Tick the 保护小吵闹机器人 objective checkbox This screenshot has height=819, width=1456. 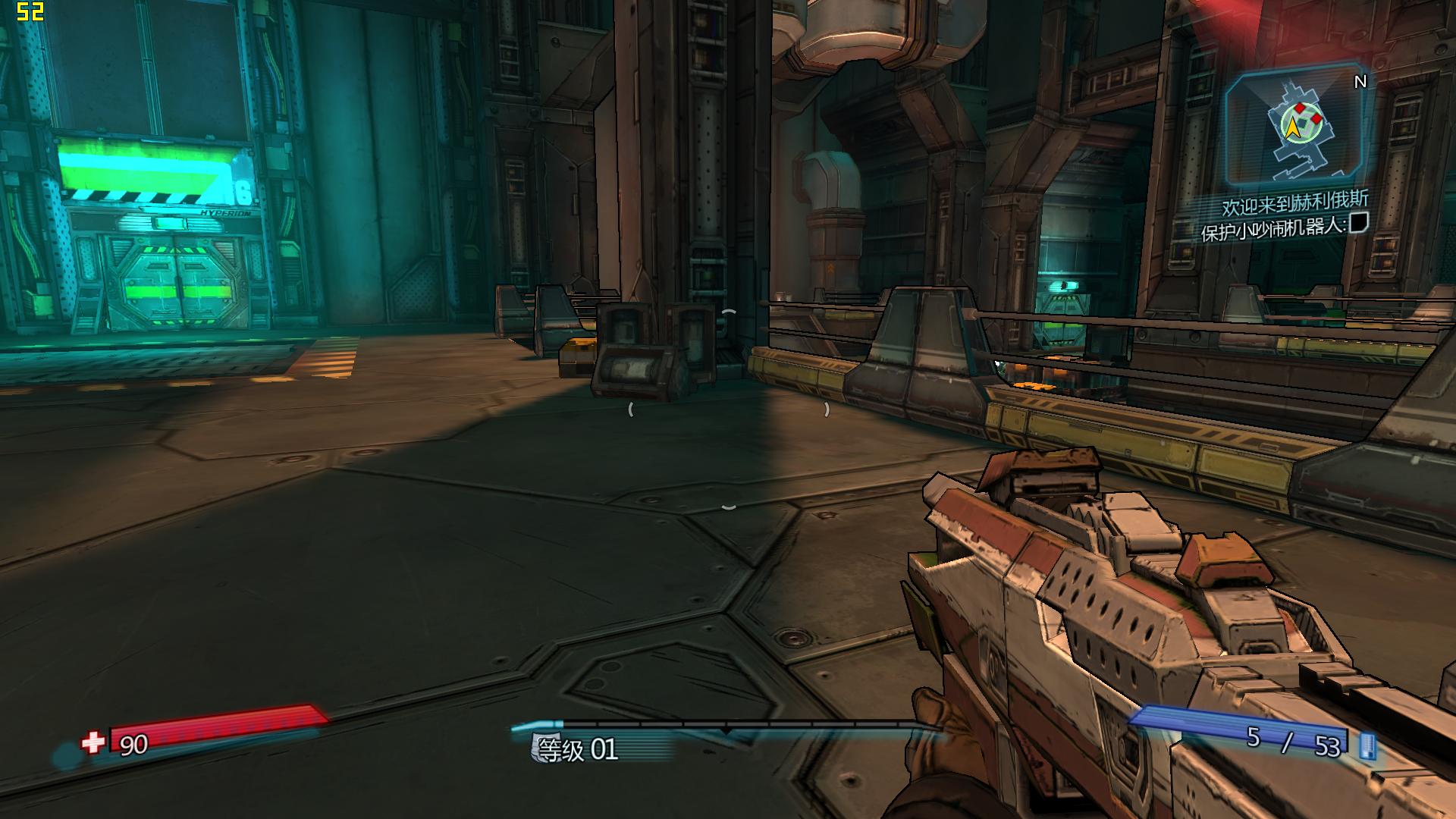click(1359, 223)
